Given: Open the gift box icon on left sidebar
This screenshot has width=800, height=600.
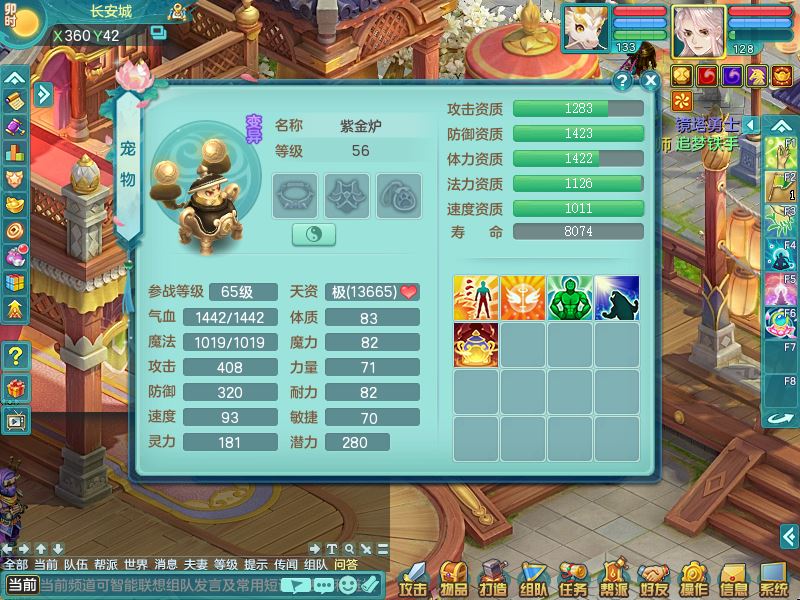Looking at the screenshot, I should (x=17, y=388).
